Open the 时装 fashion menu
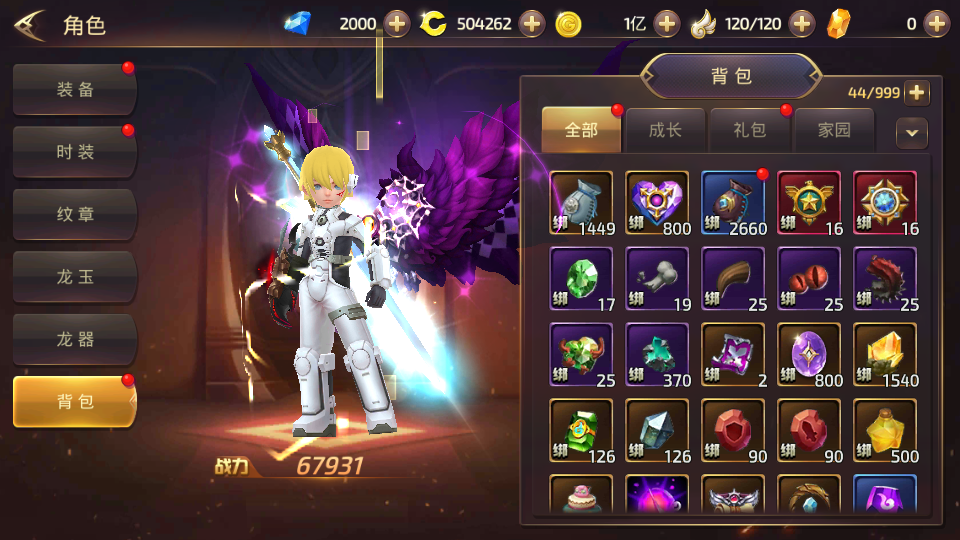Viewport: 960px width, 540px height. (75, 152)
